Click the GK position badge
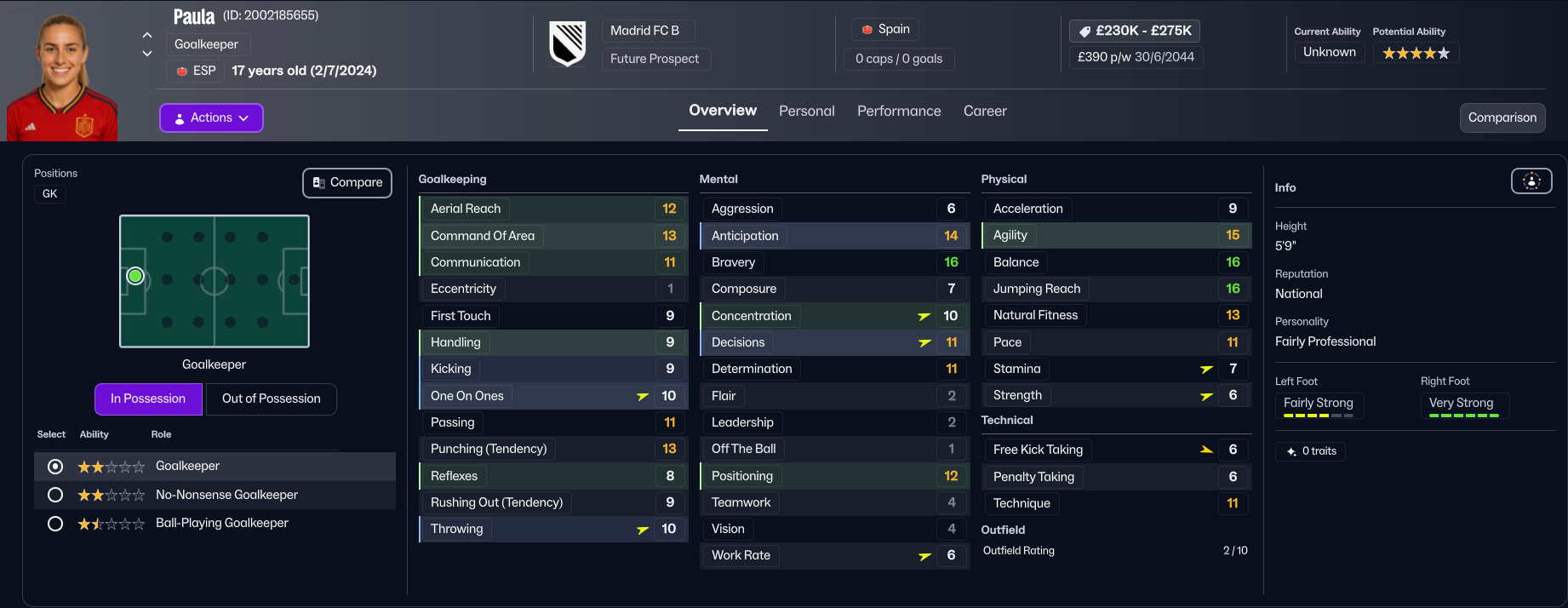 50,194
